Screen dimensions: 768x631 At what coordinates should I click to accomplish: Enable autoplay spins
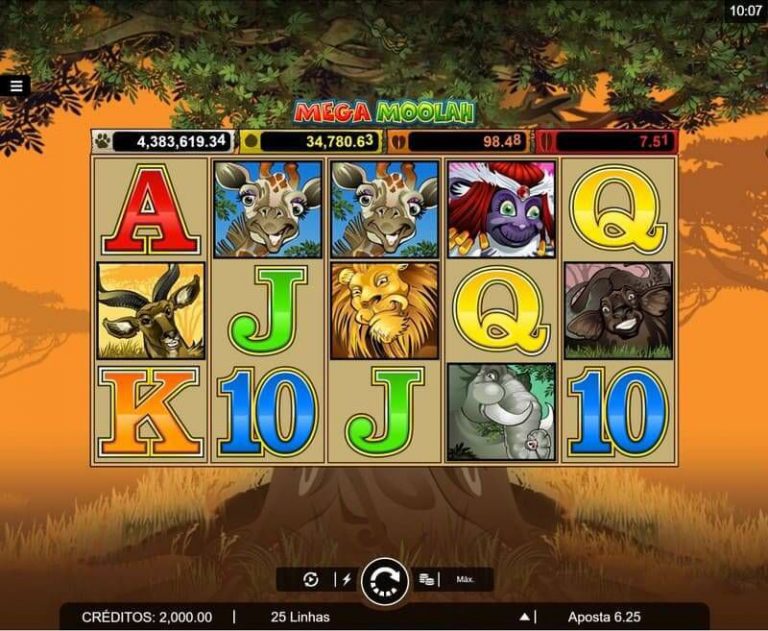pos(310,579)
